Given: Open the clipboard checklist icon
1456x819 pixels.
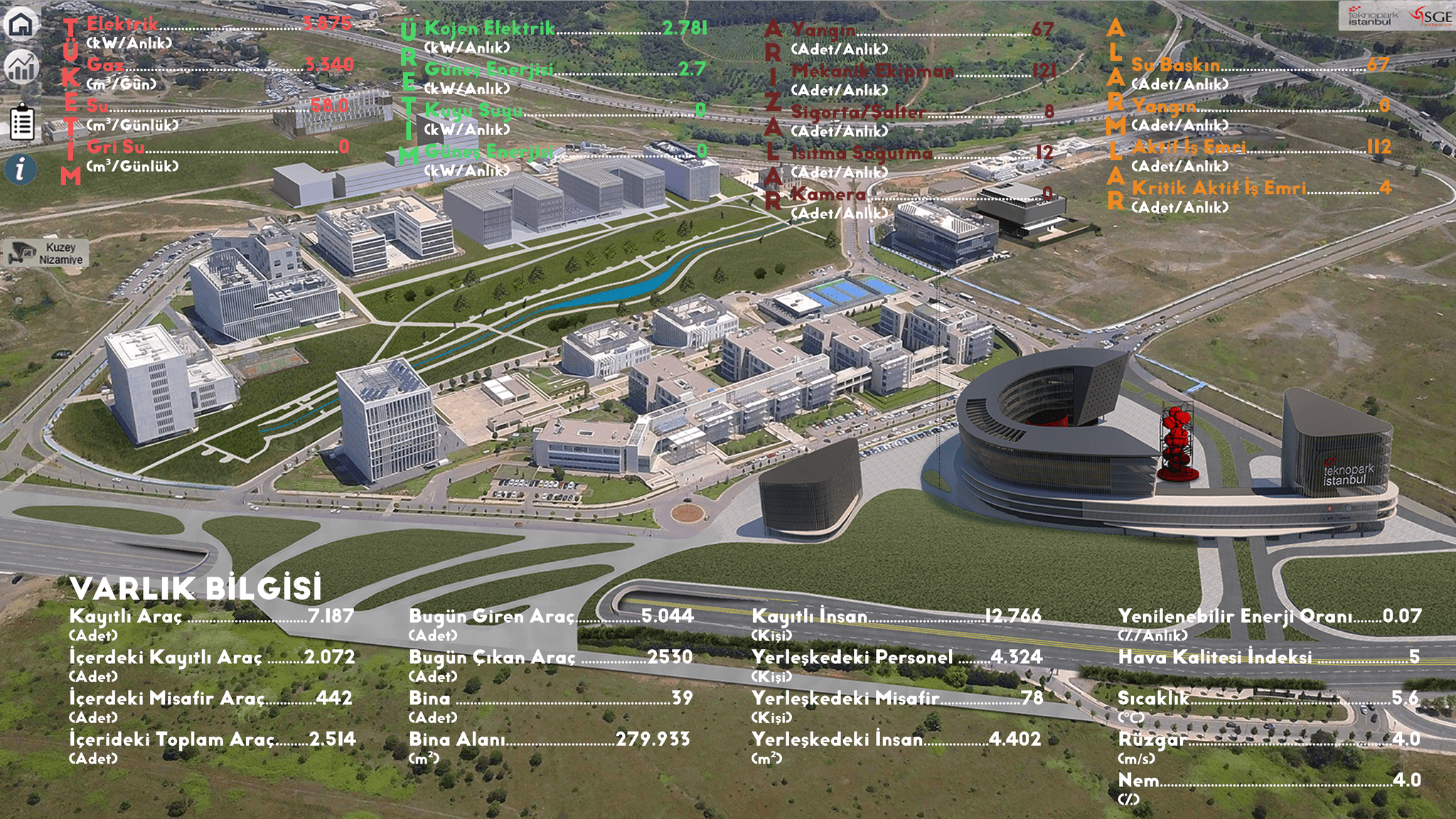Looking at the screenshot, I should click(22, 123).
